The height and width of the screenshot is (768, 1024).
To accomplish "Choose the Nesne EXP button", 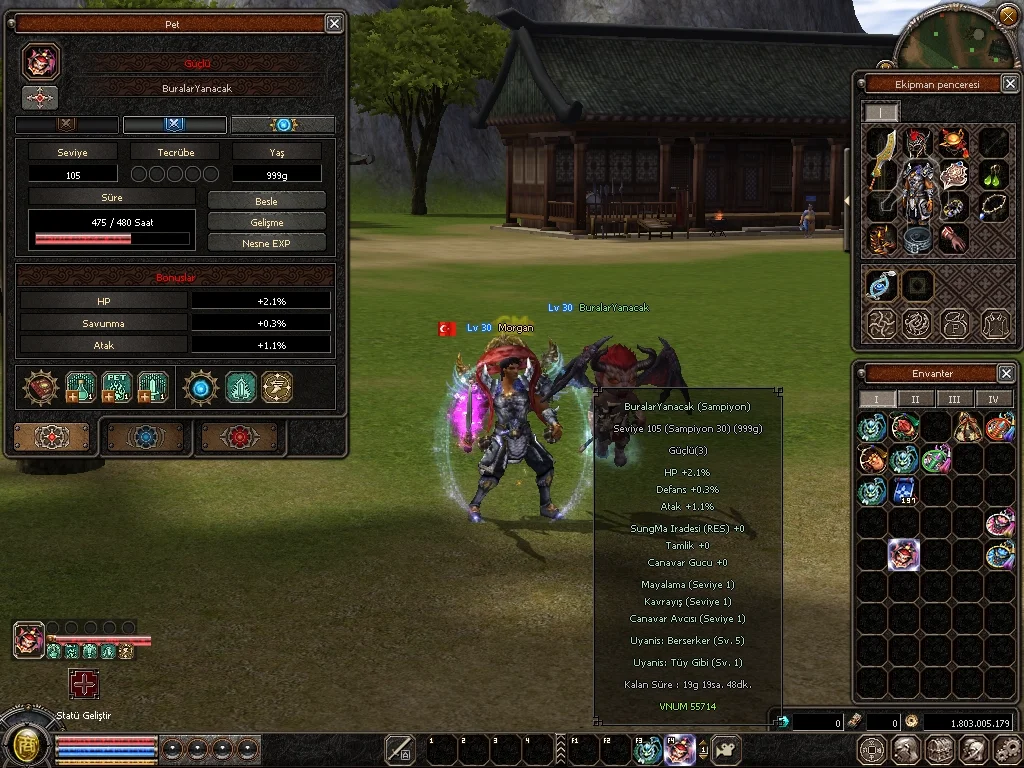I will [x=266, y=243].
